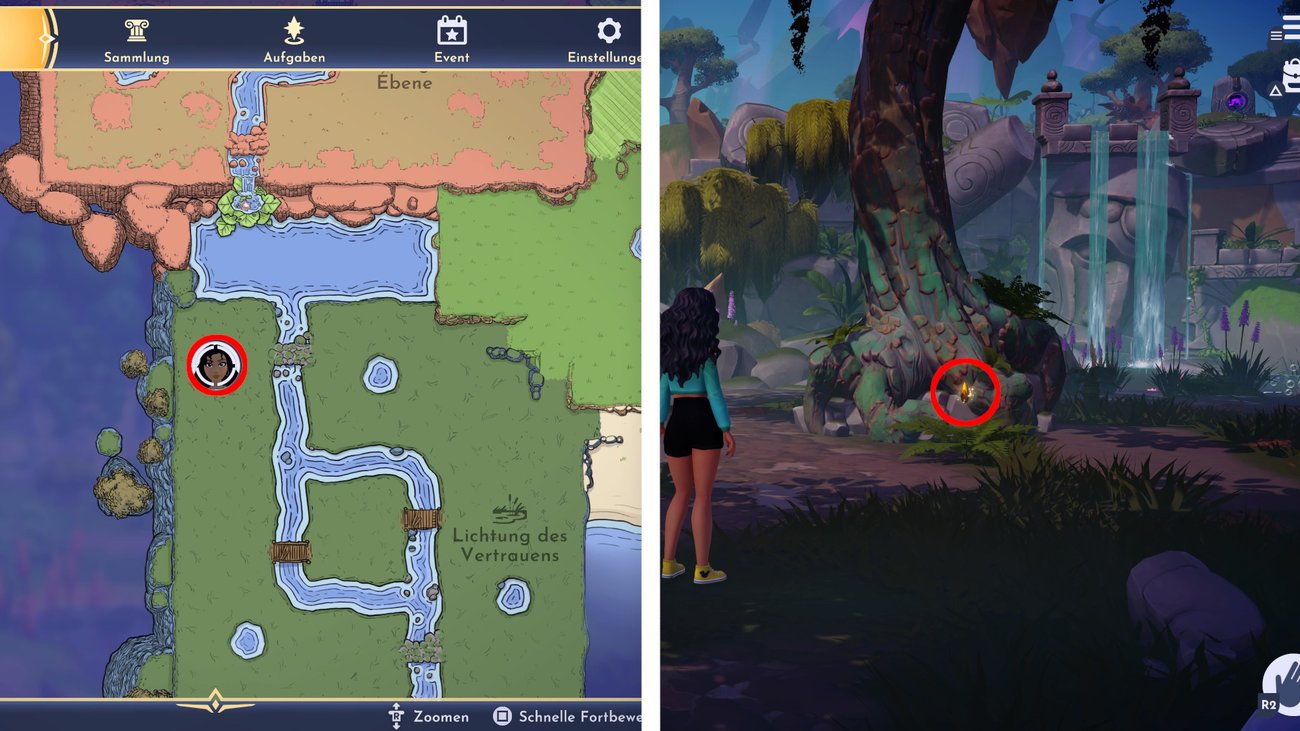The width and height of the screenshot is (1300, 731).
Task: Click the player avatar marker on the map
Action: [x=217, y=366]
